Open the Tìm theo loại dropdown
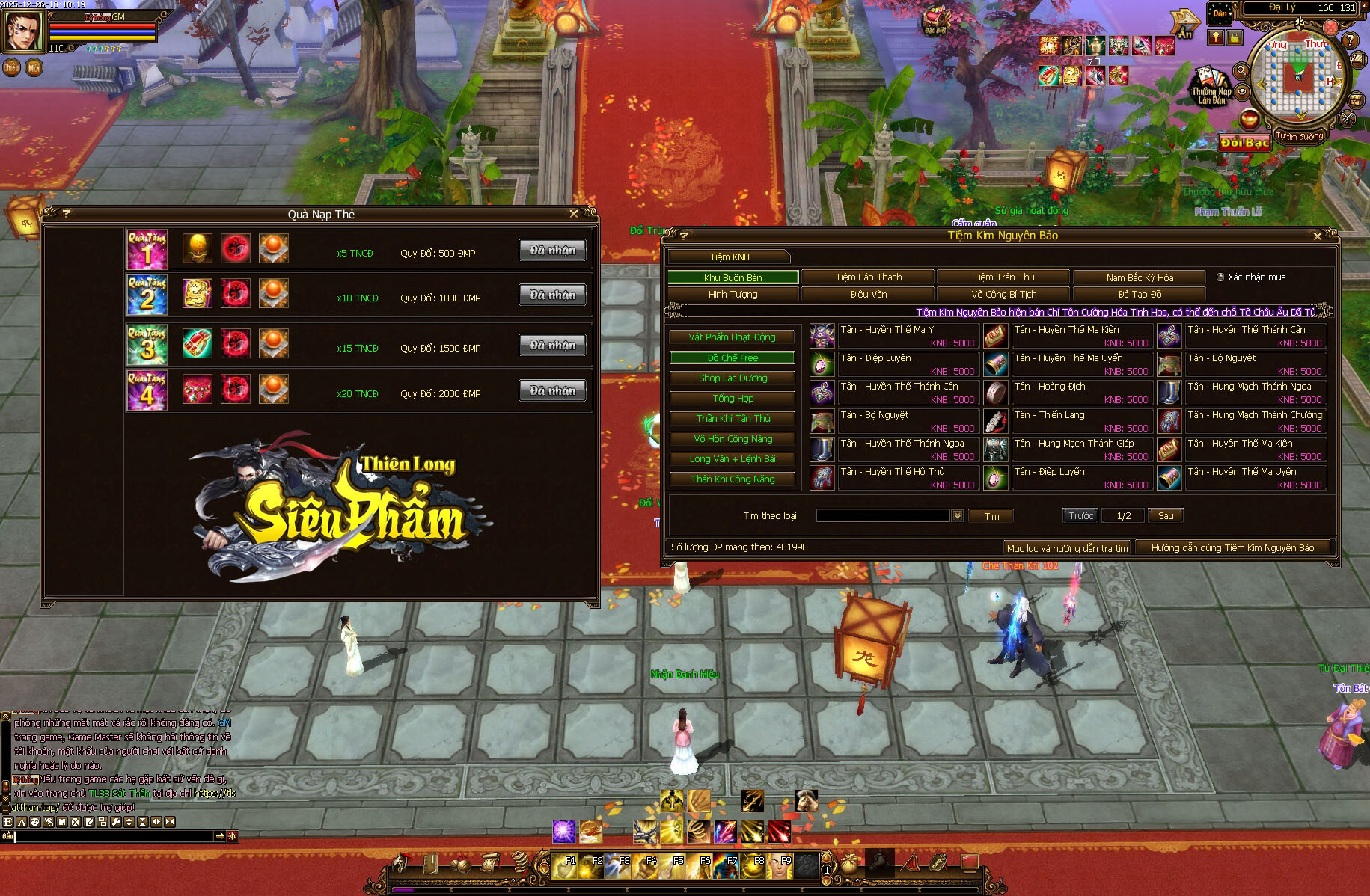The width and height of the screenshot is (1370, 896). coord(957,515)
